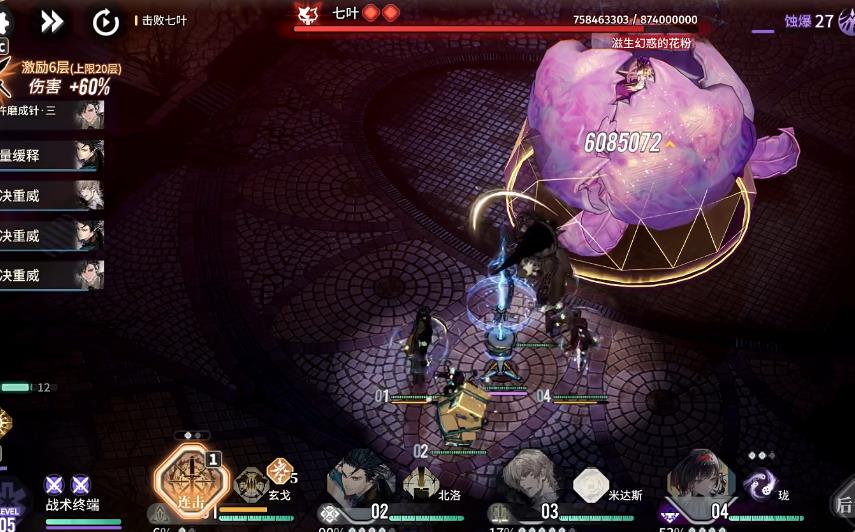Image resolution: width=855 pixels, height=532 pixels.
Task: Use 珑's purple swirl skill icon
Action: (x=762, y=485)
